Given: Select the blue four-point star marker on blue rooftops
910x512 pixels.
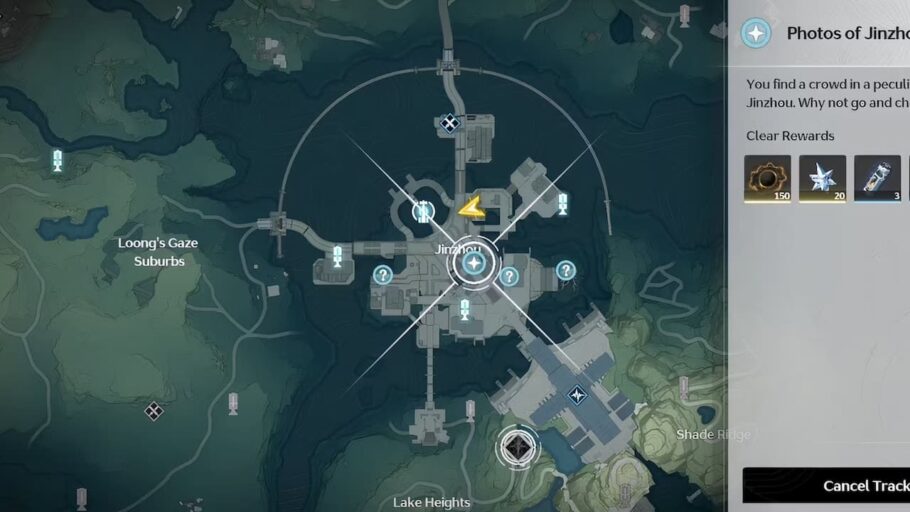Looking at the screenshot, I should click(x=577, y=395).
